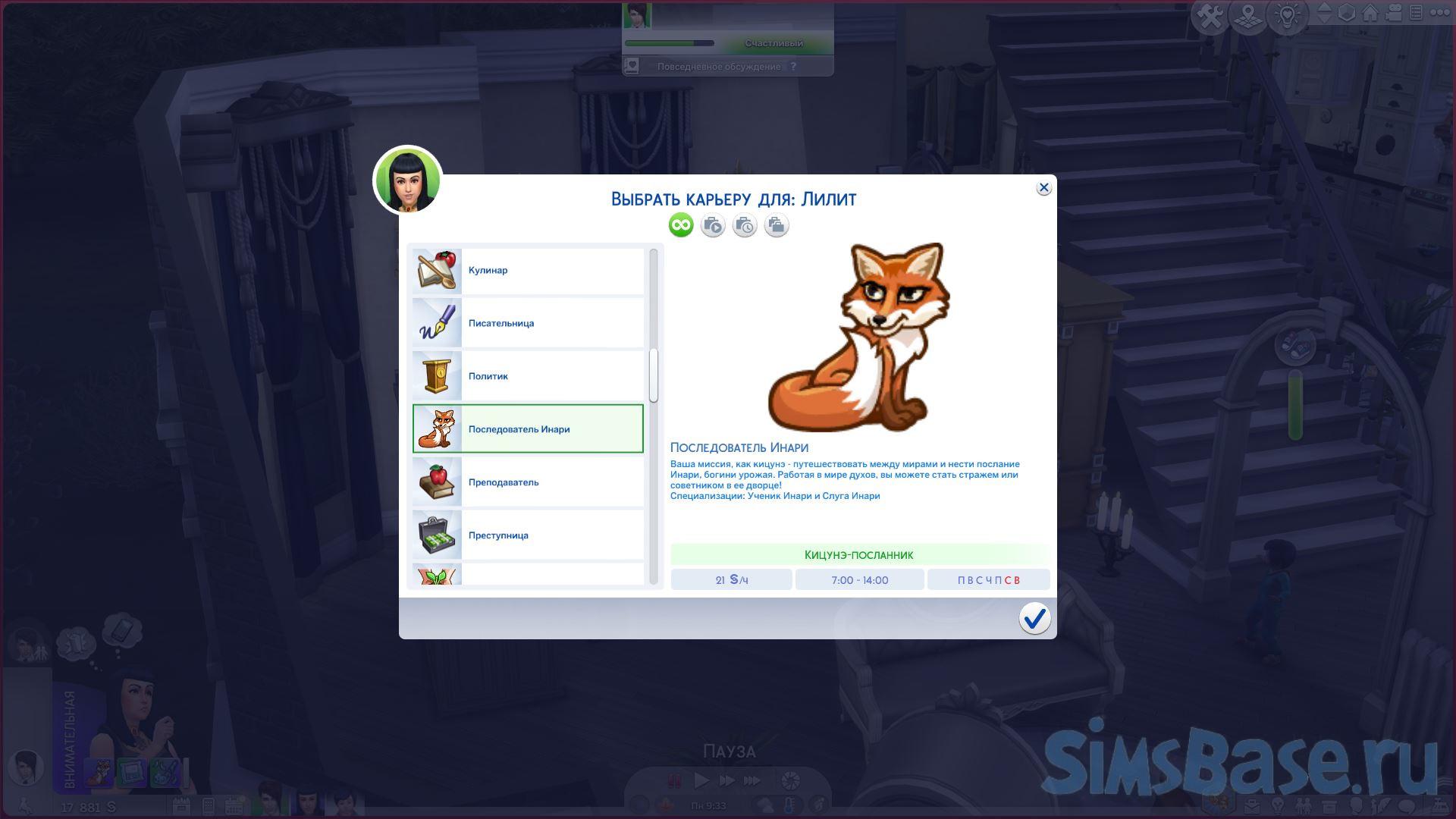Choose the Преподаватель career
This screenshot has height=819, width=1456.
coord(528,482)
